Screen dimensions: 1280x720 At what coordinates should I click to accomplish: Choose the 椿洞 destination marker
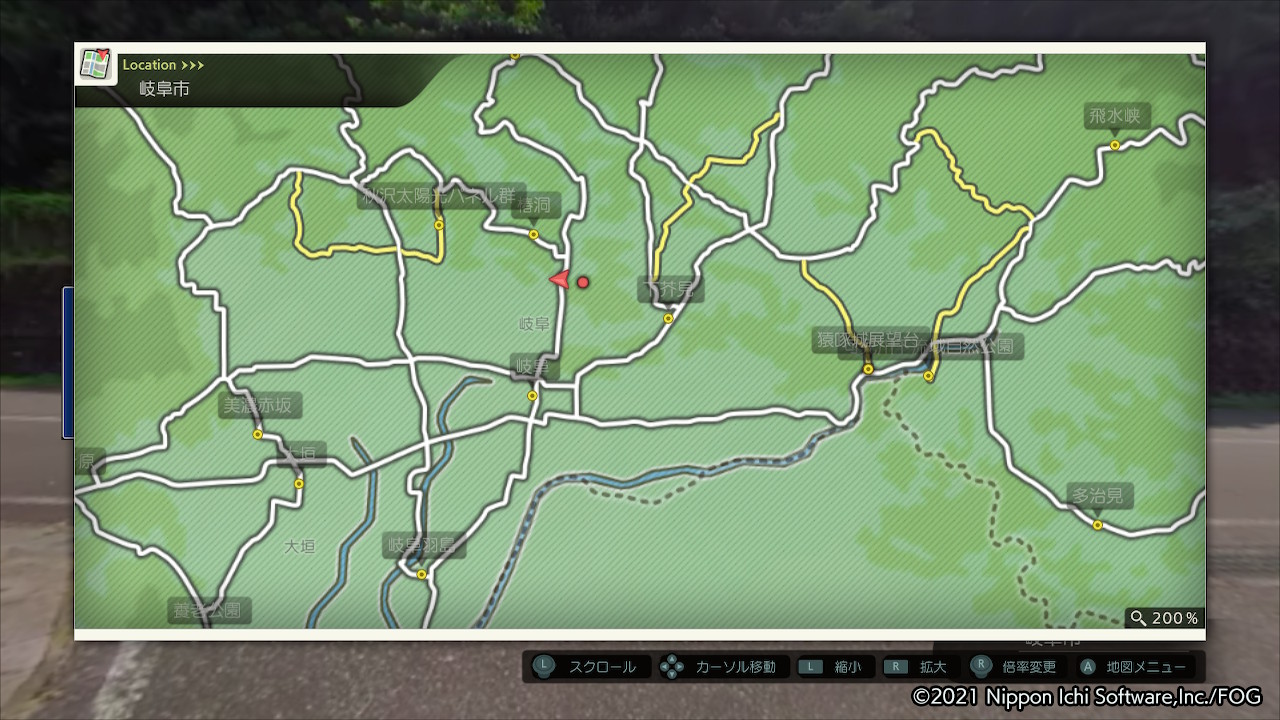tap(533, 235)
